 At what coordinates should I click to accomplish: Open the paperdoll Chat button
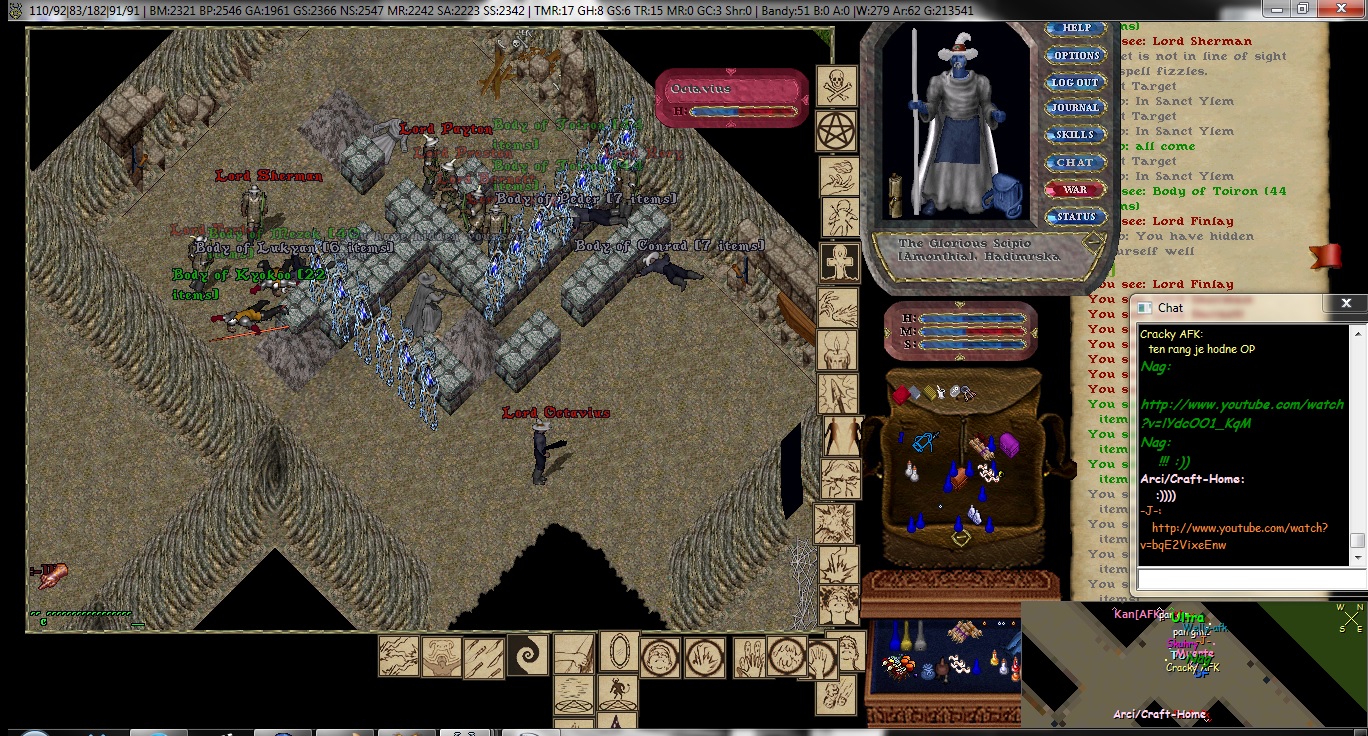pyautogui.click(x=1075, y=162)
